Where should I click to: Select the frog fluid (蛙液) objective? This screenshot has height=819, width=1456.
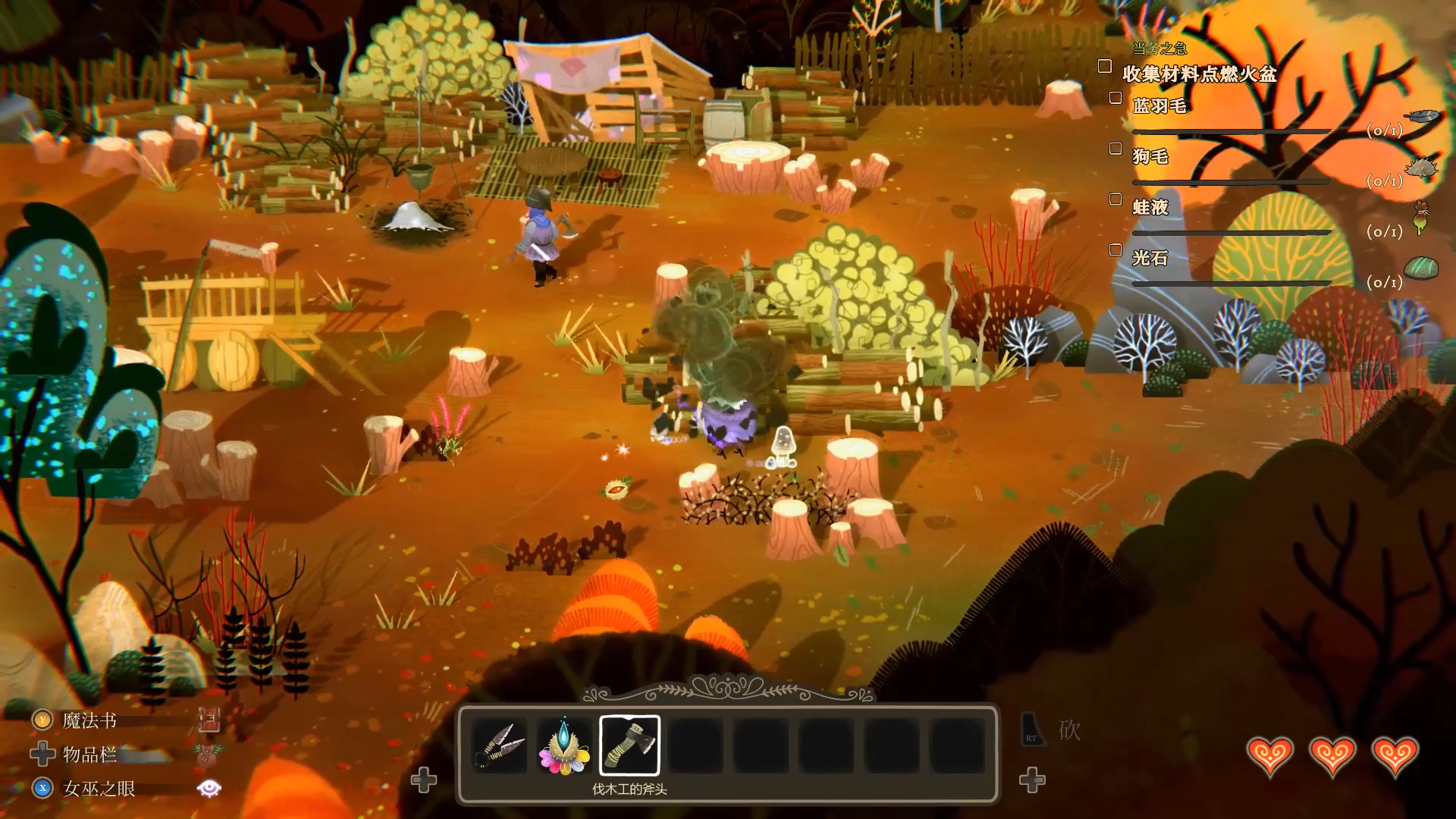click(1150, 207)
